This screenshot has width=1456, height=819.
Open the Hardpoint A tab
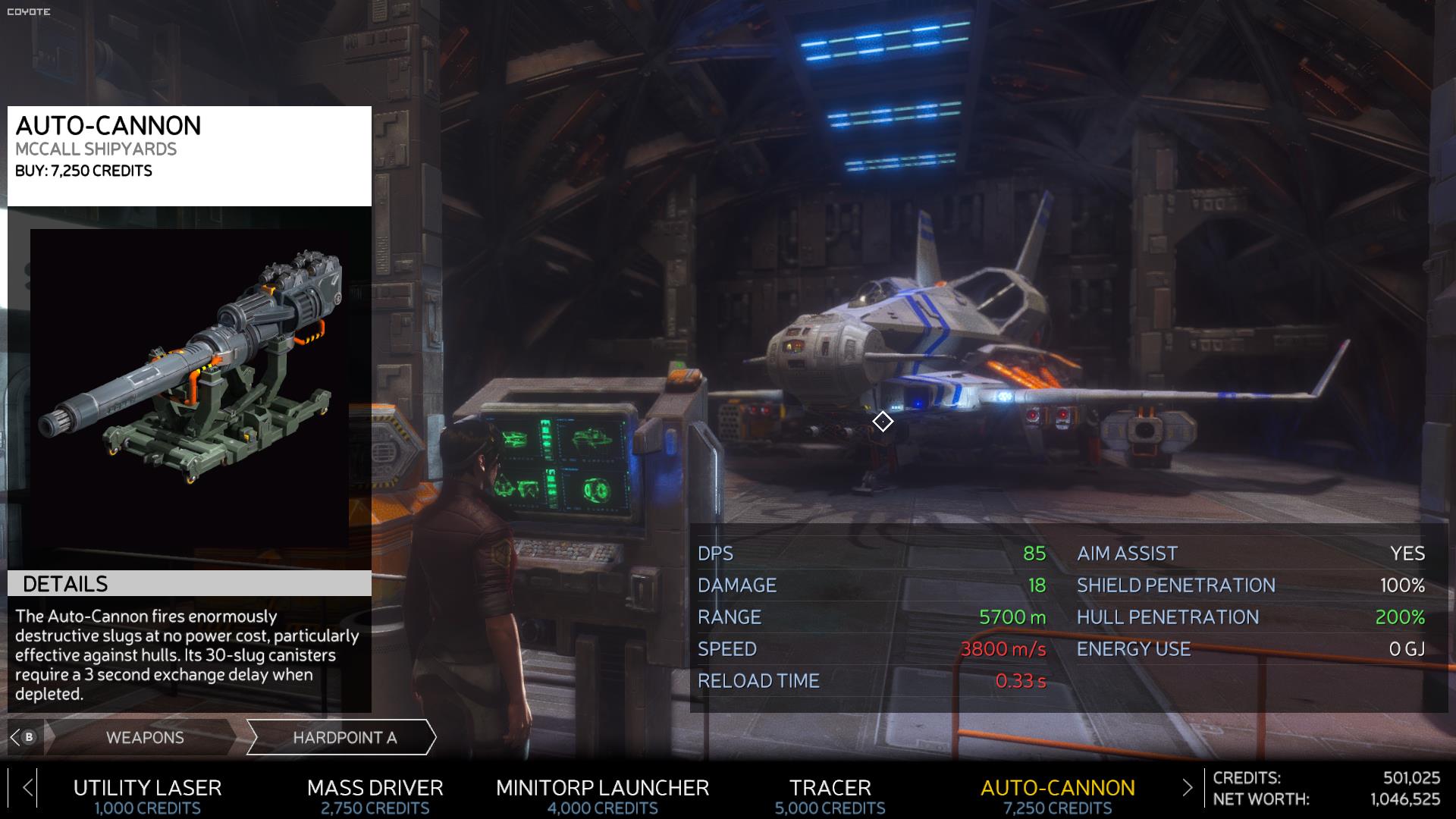[344, 736]
